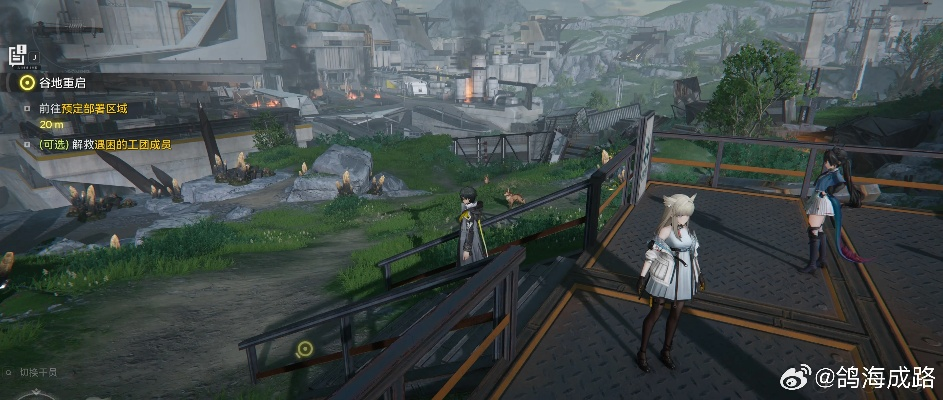The height and width of the screenshot is (400, 943).
Task: Click the yellow objective waypoint marker
Action: point(305,349)
